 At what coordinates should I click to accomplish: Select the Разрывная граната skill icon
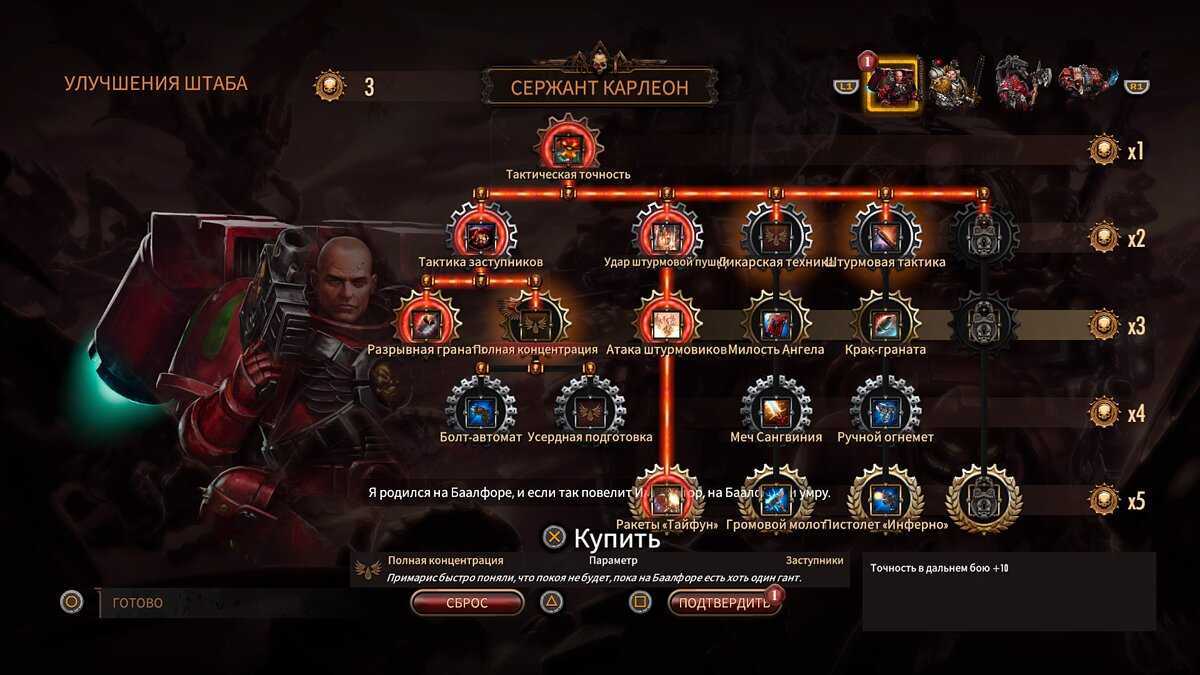[x=428, y=322]
